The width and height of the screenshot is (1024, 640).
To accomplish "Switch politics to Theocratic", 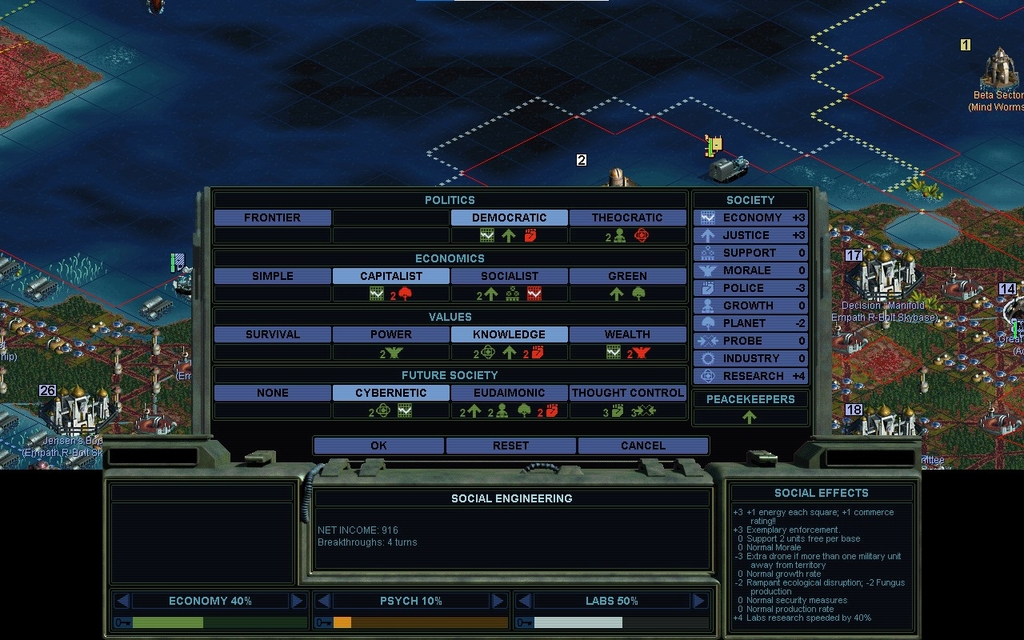I will (627, 217).
